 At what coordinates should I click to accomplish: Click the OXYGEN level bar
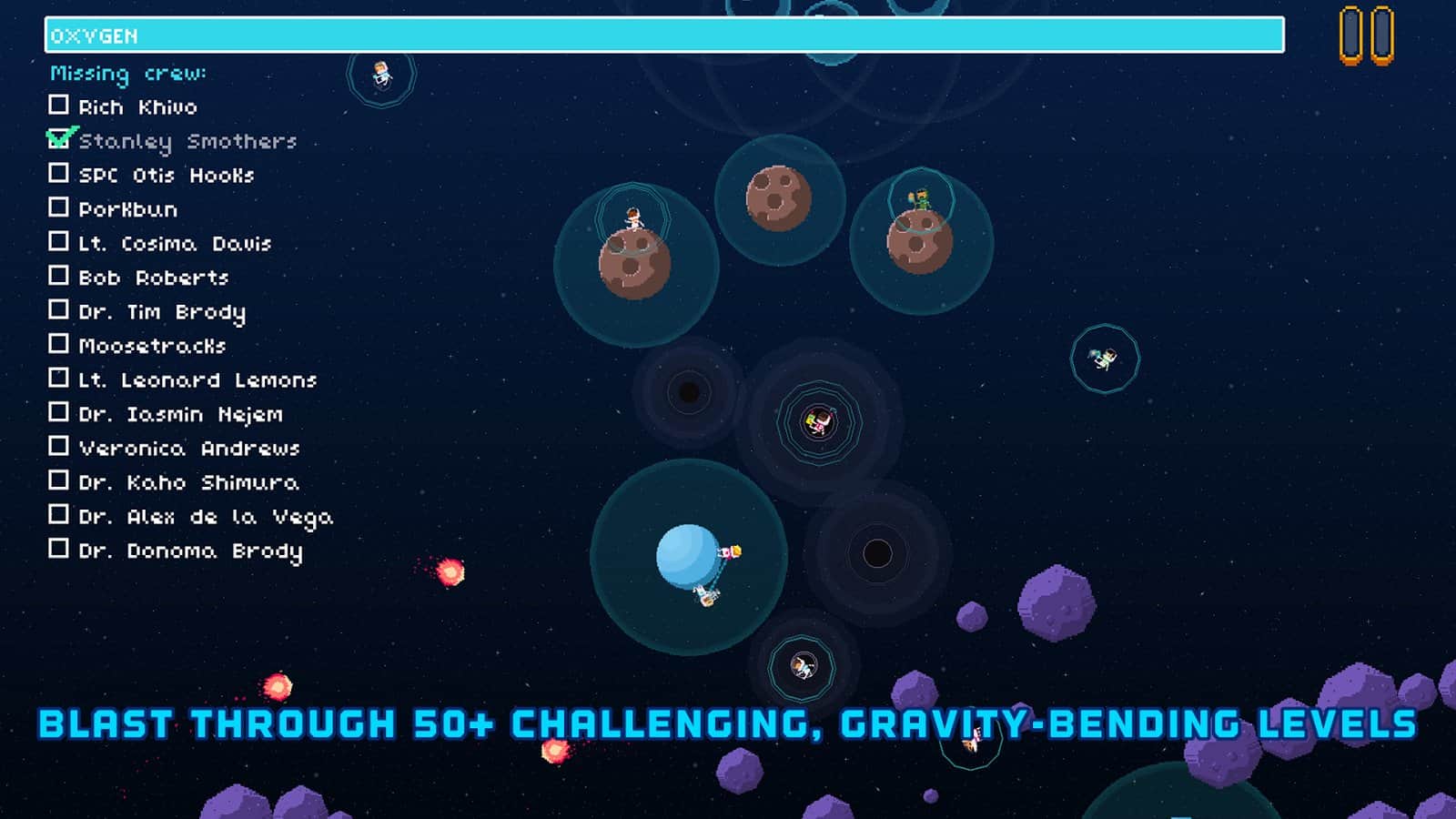point(664,35)
